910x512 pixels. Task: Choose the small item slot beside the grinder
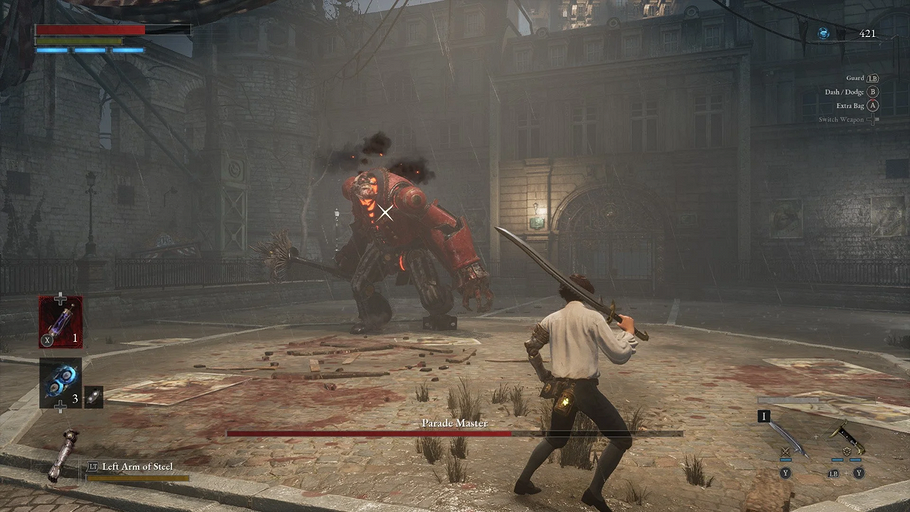pos(93,396)
